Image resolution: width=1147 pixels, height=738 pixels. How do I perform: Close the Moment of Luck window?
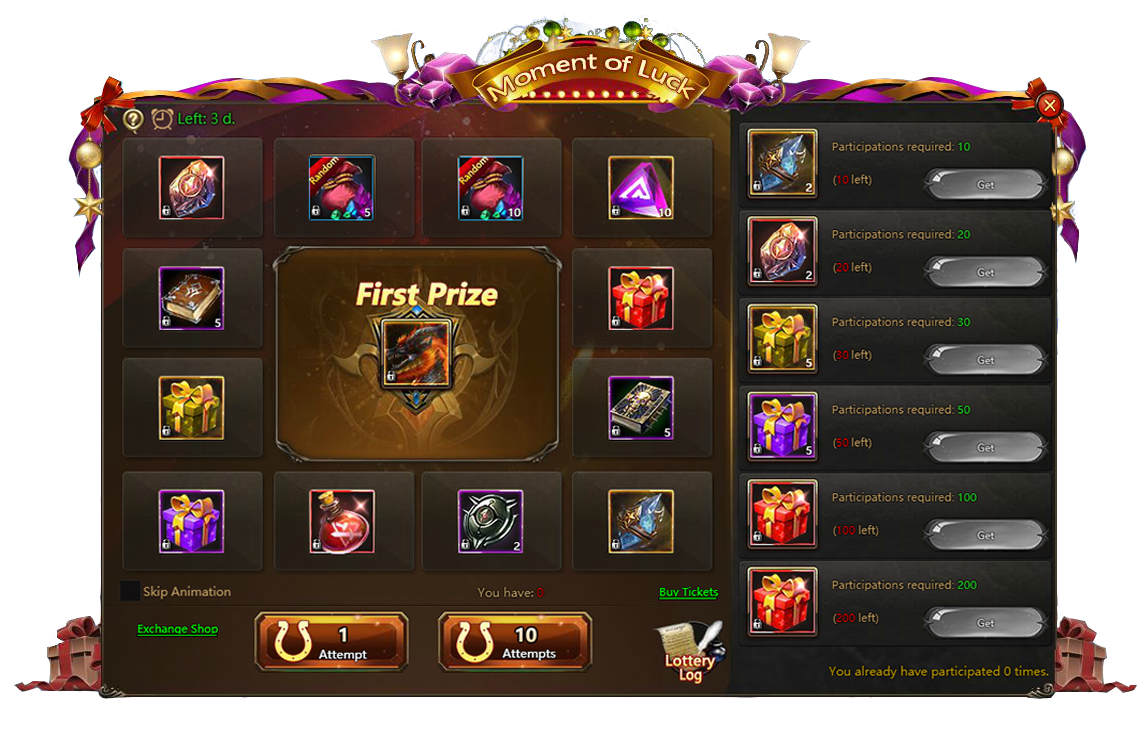pos(1049,105)
